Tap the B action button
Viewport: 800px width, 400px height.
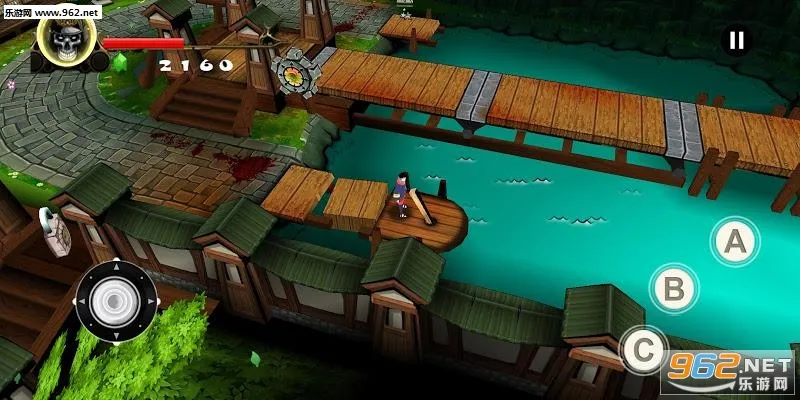point(675,289)
